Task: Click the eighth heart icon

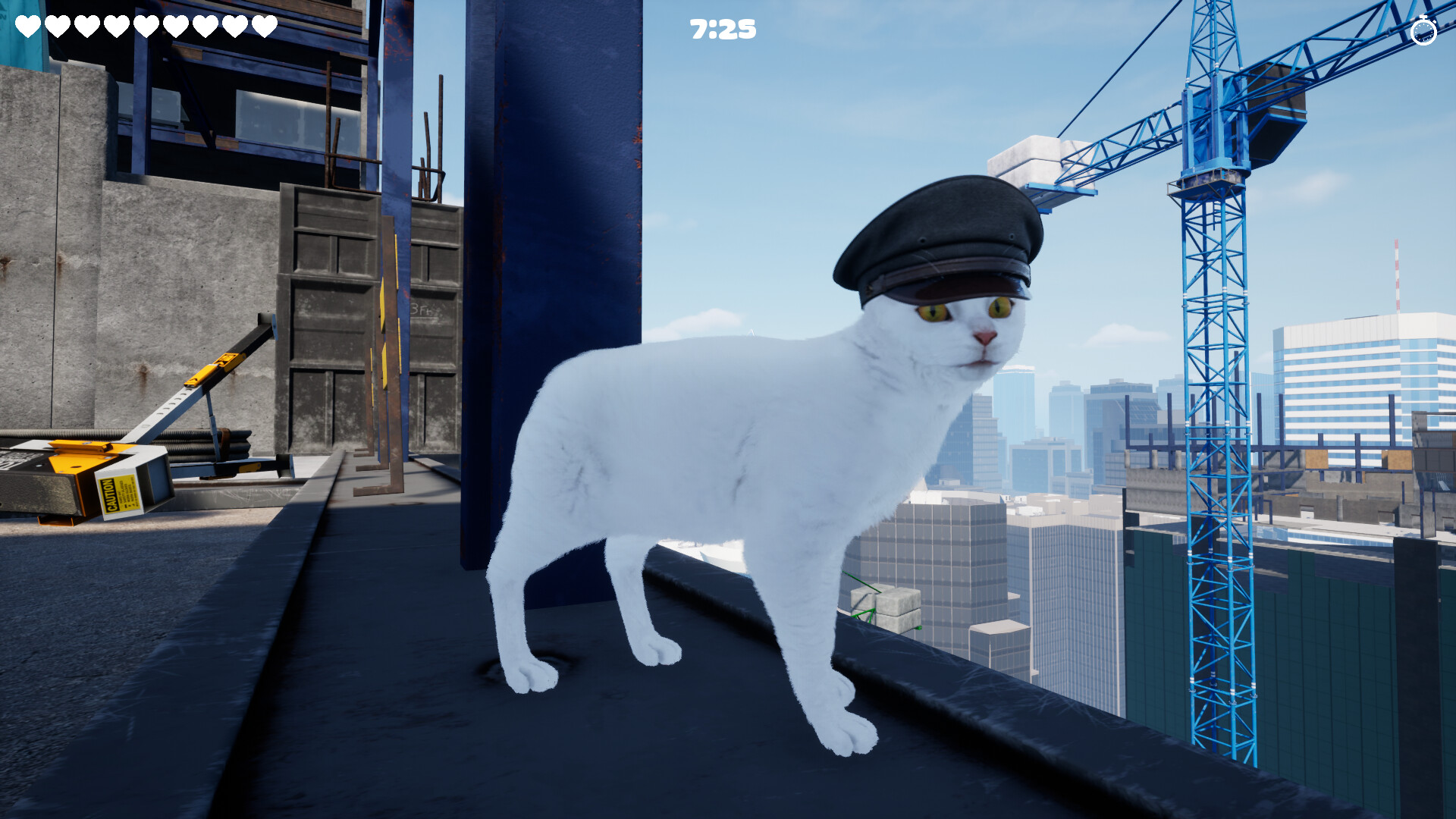Action: (x=234, y=26)
